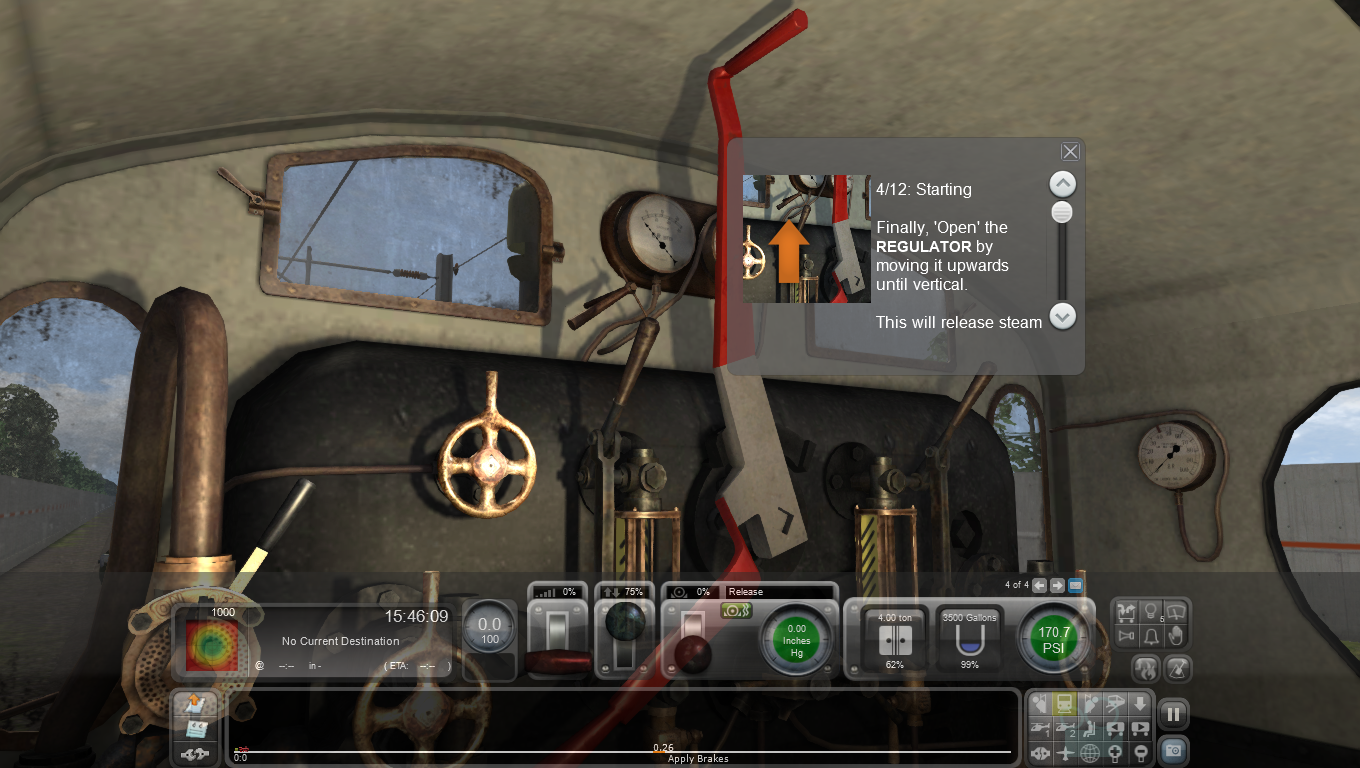1360x768 pixels.
Task: Select helicopter camera 1
Action: pyautogui.click(x=1040, y=728)
